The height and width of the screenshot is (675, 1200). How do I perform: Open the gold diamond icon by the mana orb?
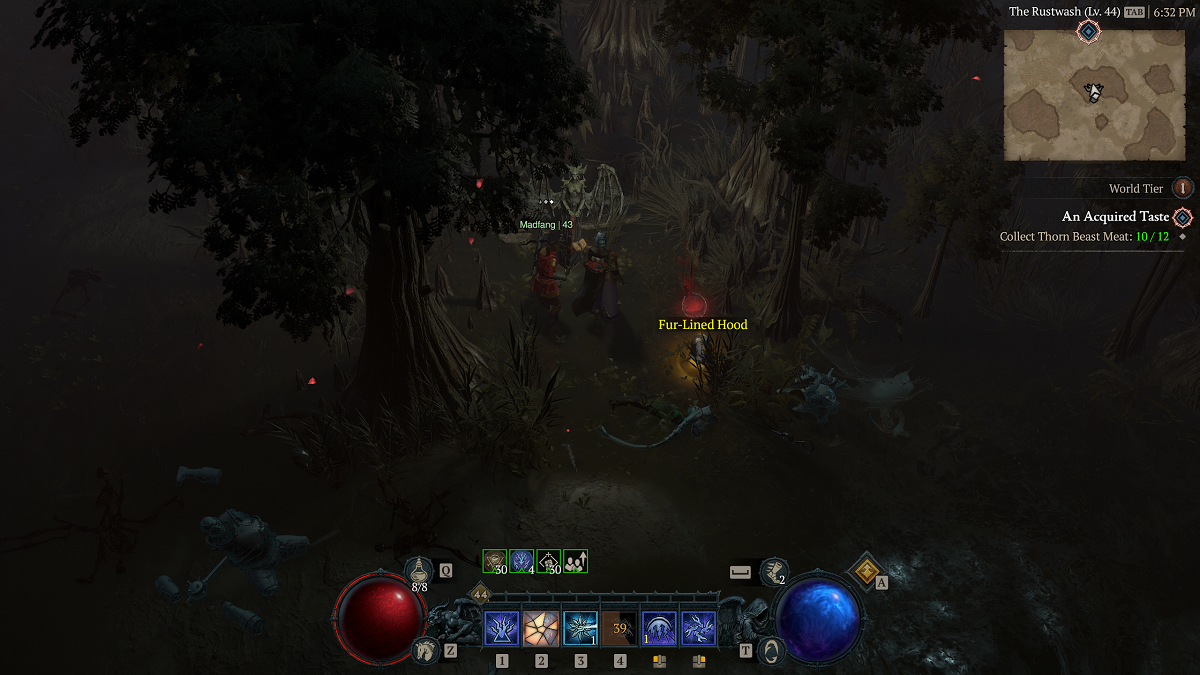pos(864,571)
